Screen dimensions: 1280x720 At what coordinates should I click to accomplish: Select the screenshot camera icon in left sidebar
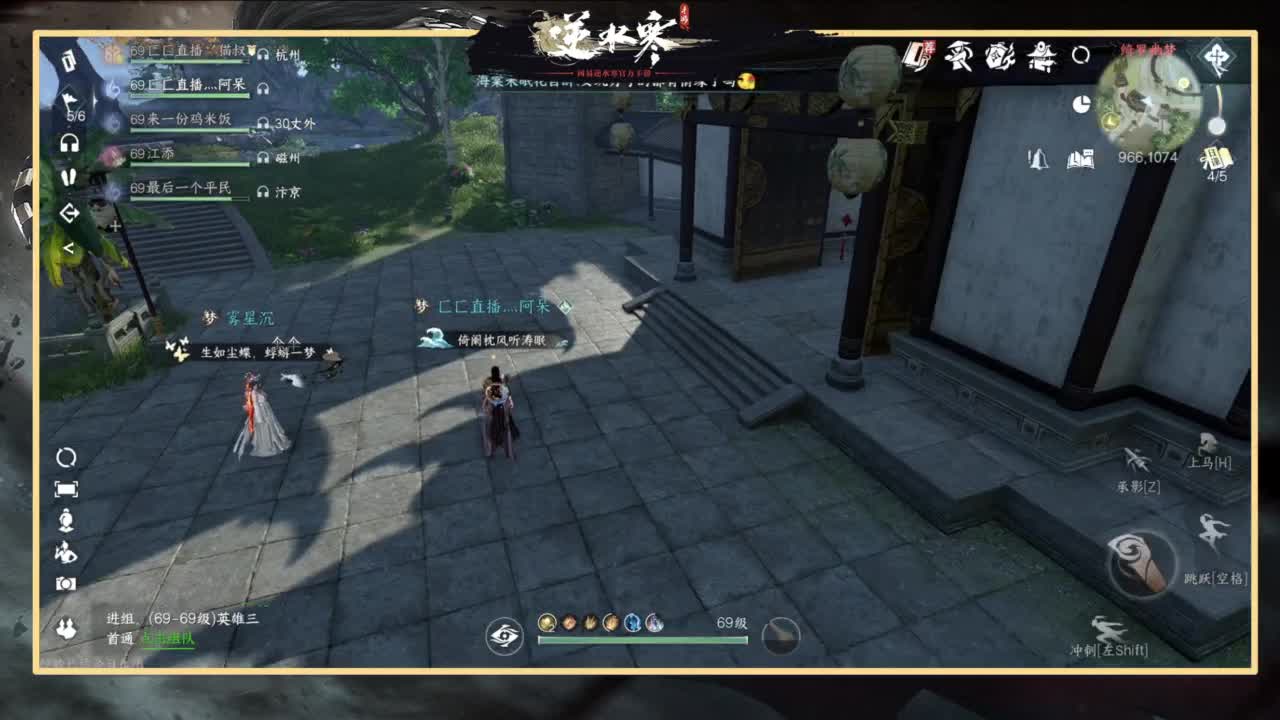68,583
